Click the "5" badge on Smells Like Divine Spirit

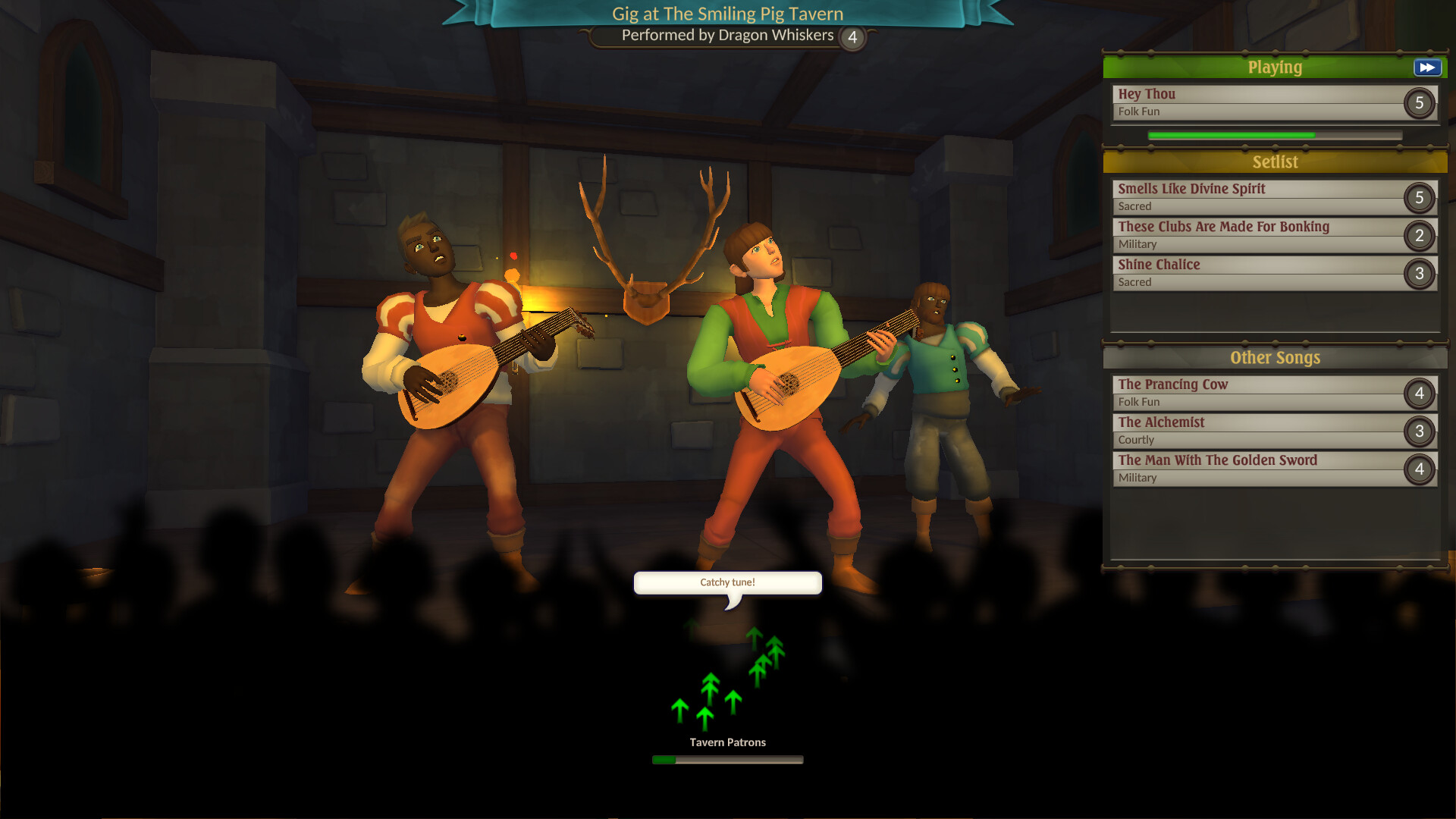pos(1419,197)
